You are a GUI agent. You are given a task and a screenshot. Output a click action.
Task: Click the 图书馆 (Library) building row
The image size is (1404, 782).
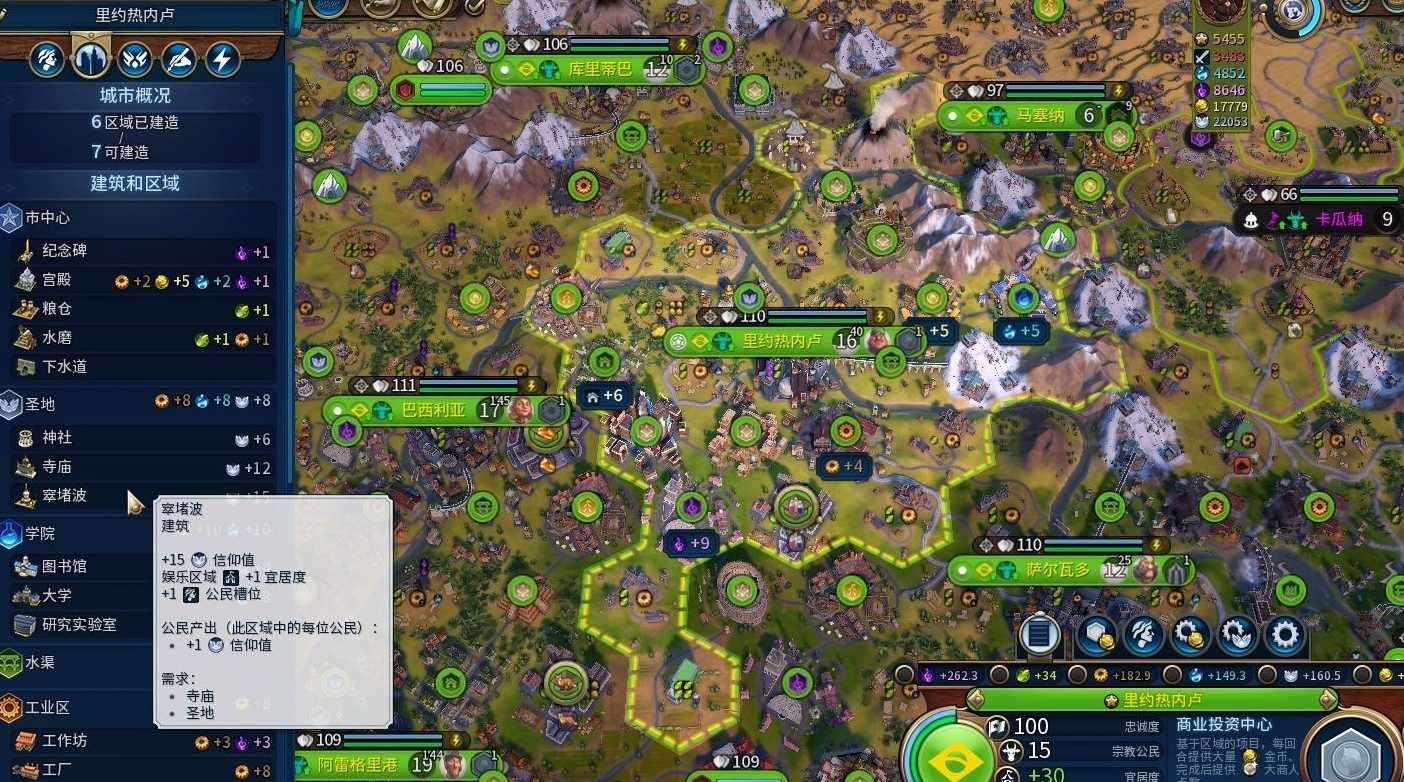point(80,566)
